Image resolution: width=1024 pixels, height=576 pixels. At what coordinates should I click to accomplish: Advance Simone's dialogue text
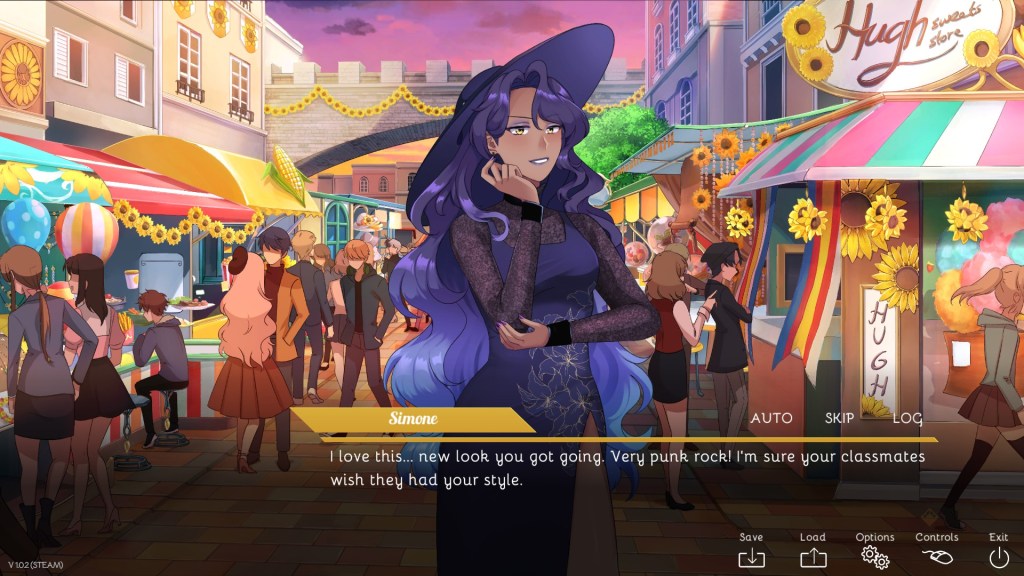[x=627, y=468]
